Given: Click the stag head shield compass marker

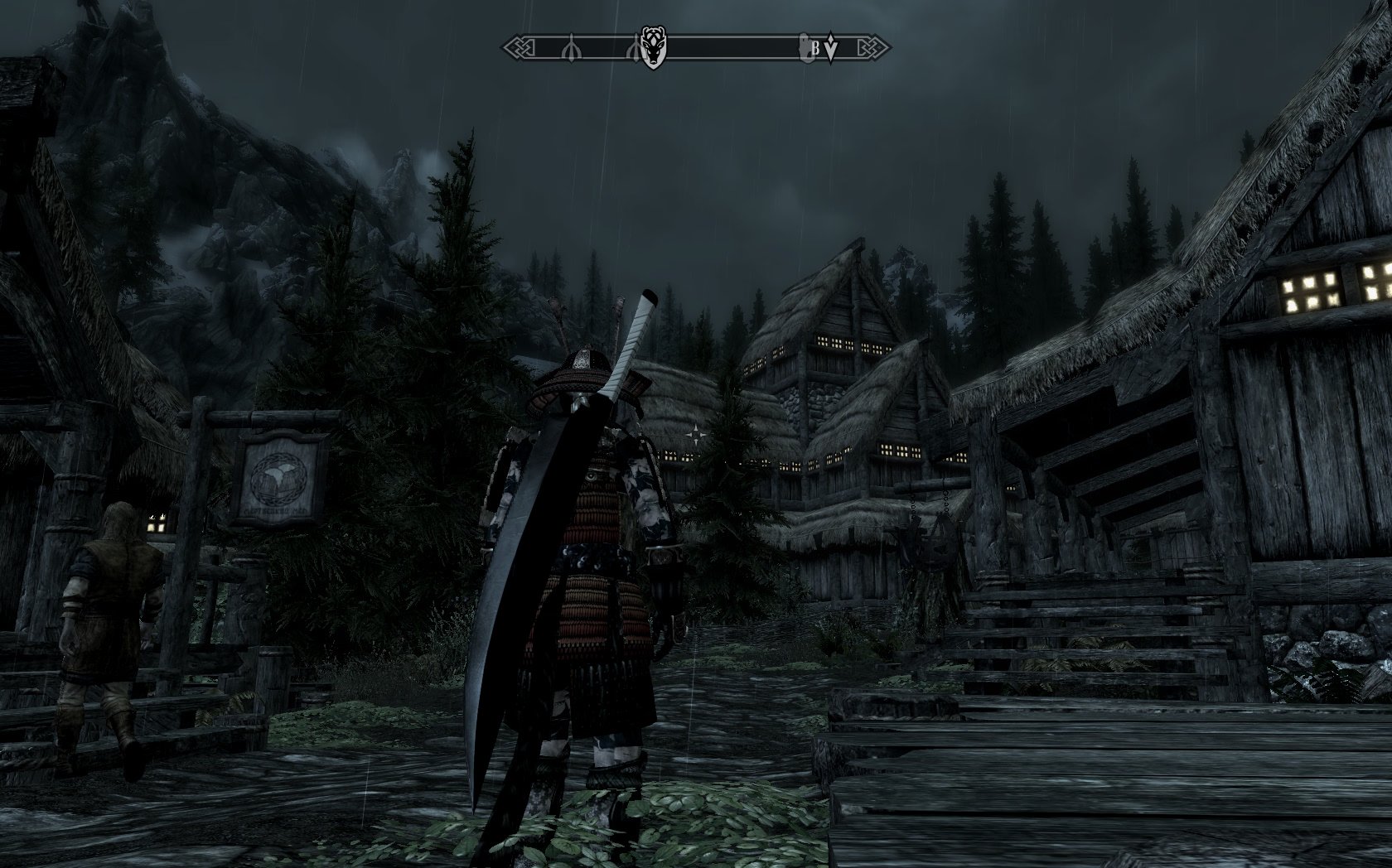Looking at the screenshot, I should (653, 48).
